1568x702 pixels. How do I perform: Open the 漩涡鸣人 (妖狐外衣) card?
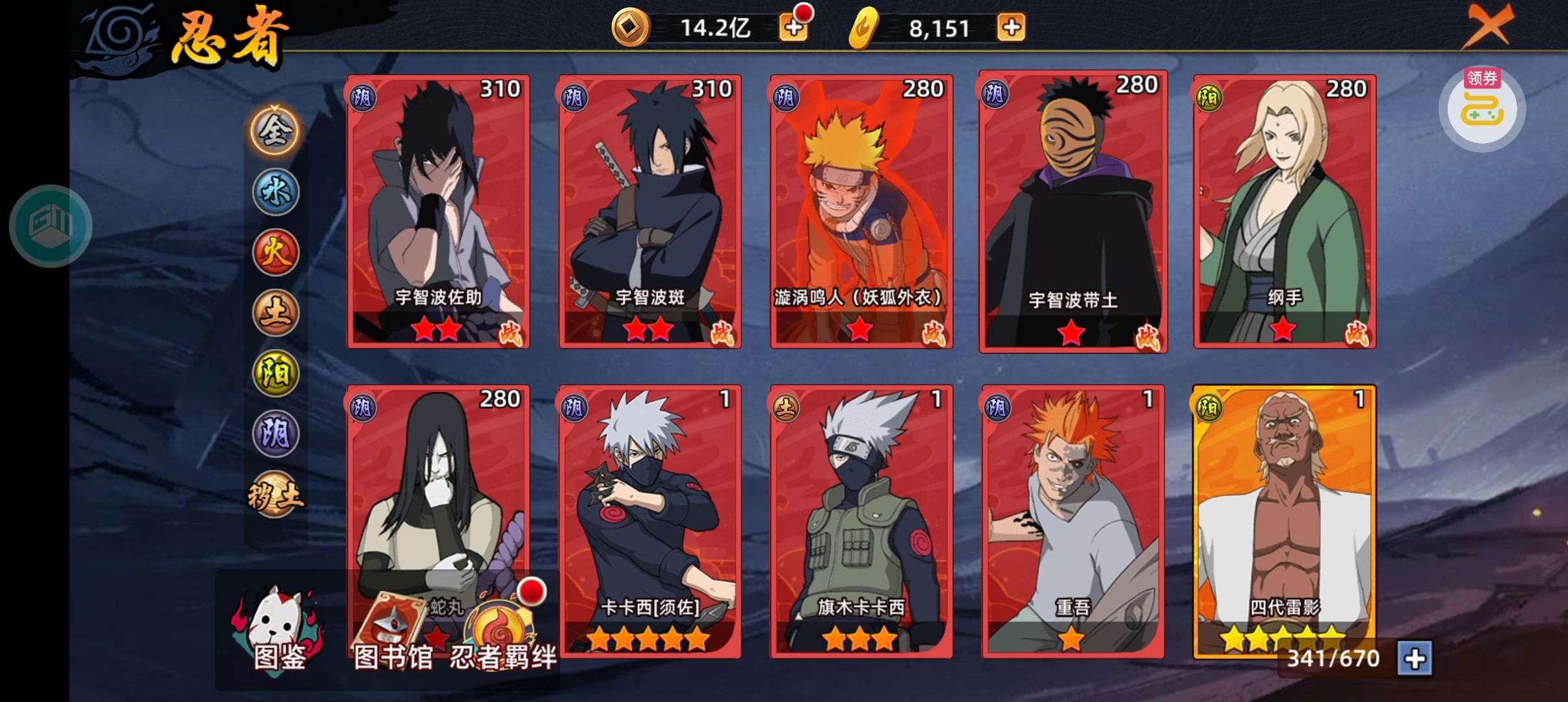(861, 211)
